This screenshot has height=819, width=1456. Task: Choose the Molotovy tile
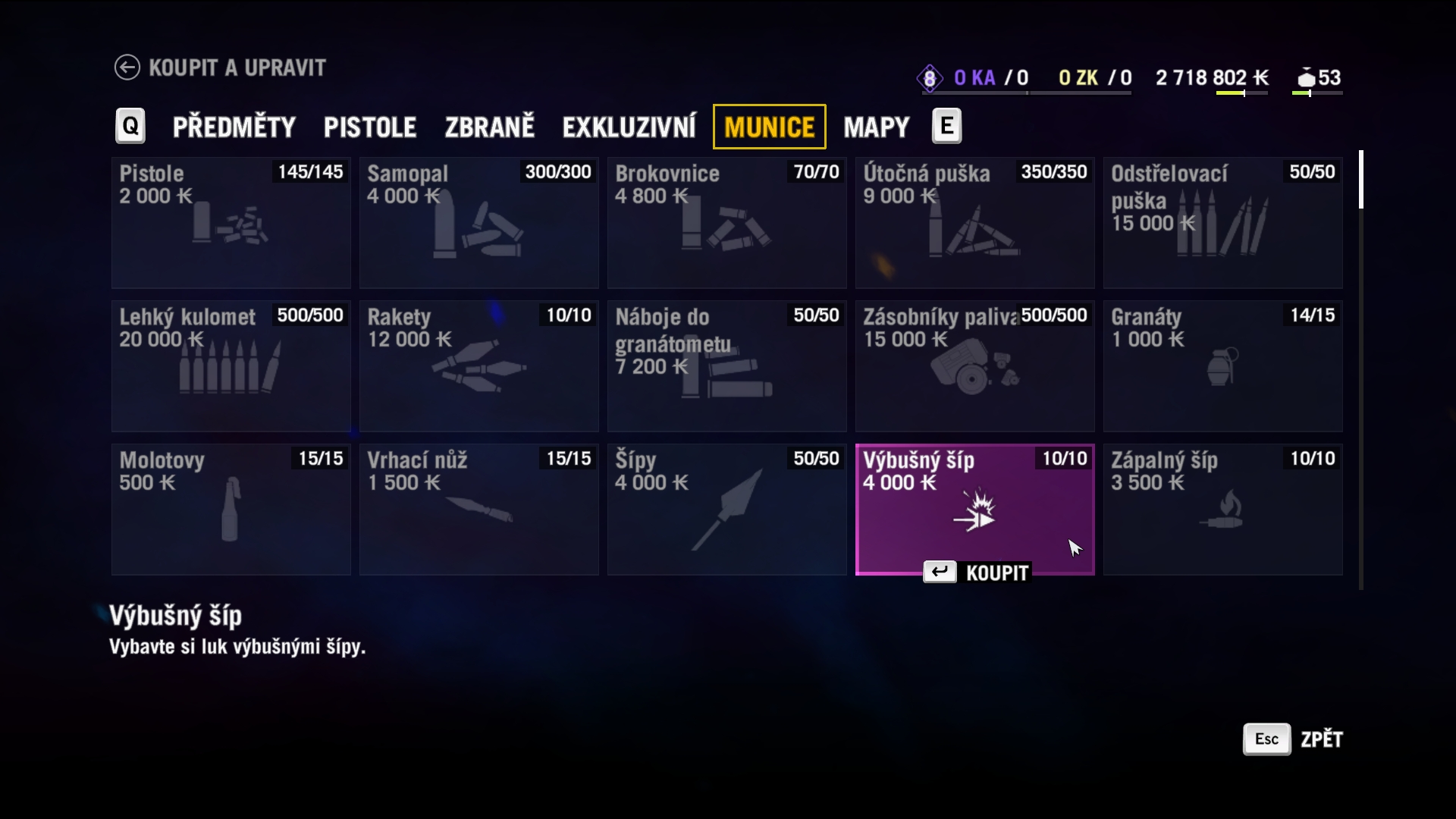231,509
